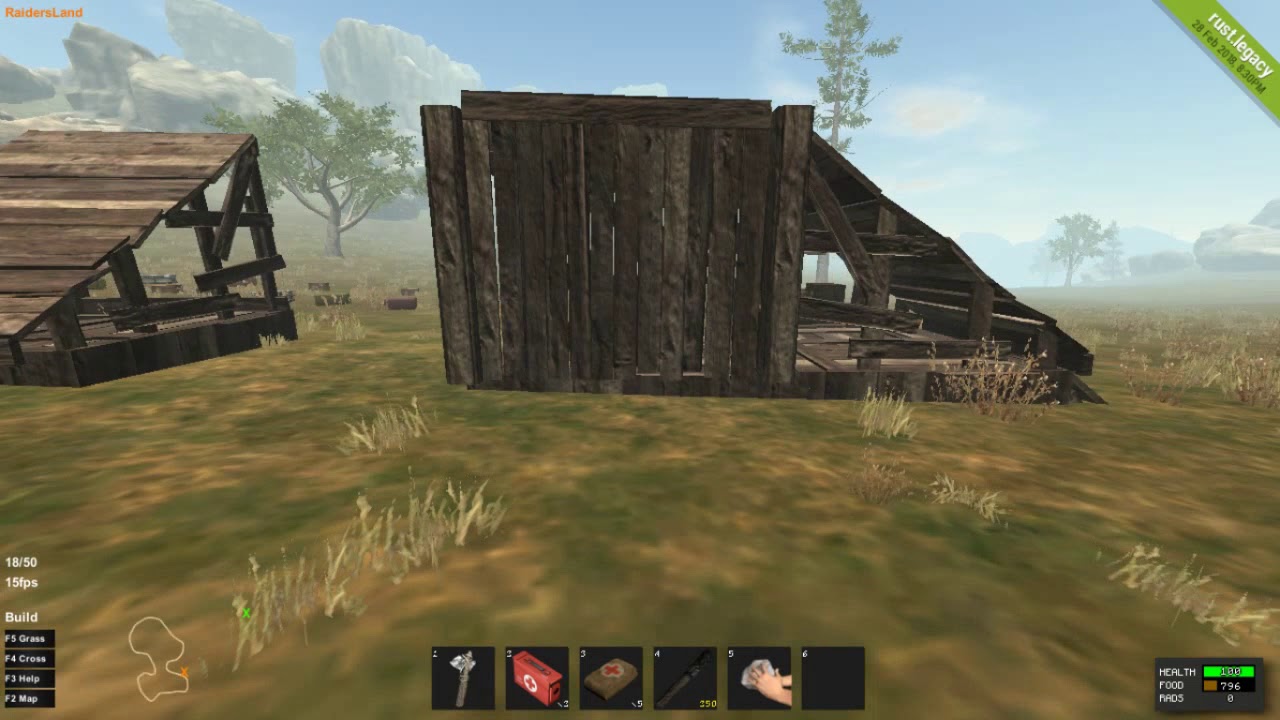Click the empty hotbar slot six
This screenshot has height=720, width=1280.
pyautogui.click(x=833, y=678)
